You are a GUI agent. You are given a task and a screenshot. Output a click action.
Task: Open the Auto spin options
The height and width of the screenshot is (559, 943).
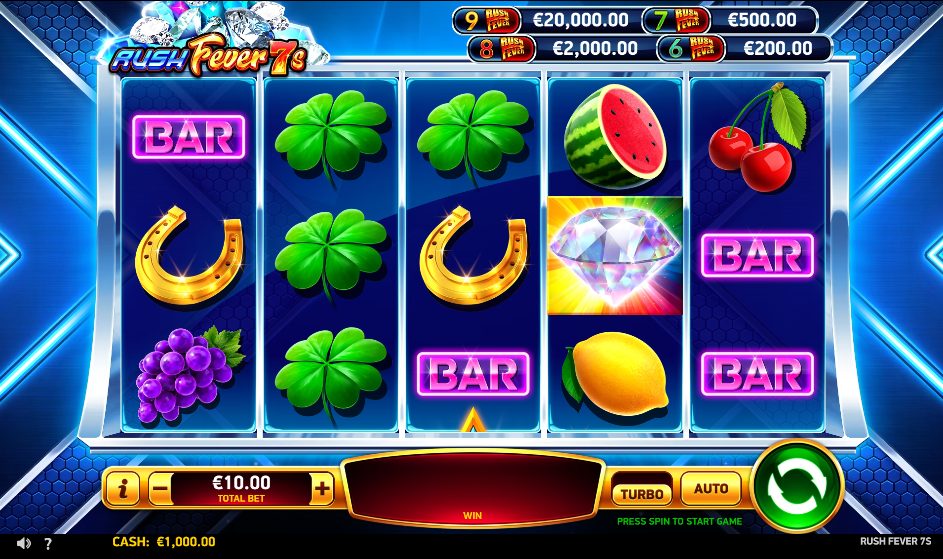[x=710, y=489]
